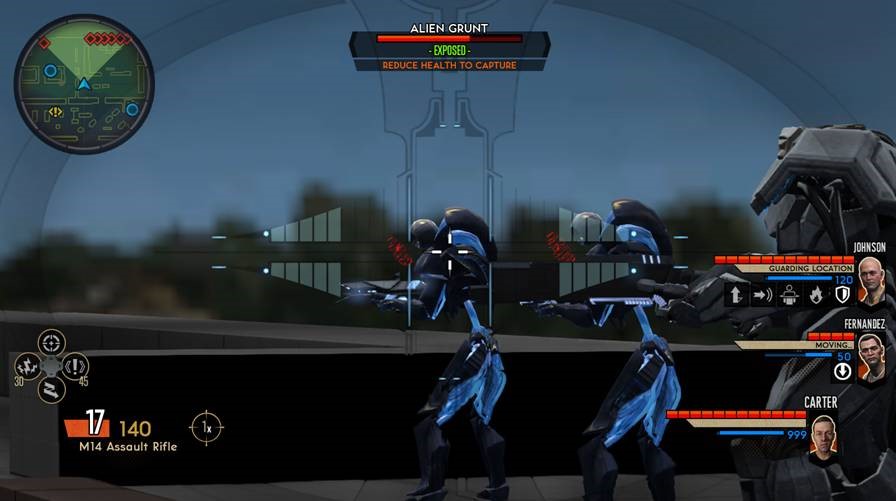Activate Fernandez's down-arrow ability icon
Screen dimensions: 896x501
[x=842, y=370]
